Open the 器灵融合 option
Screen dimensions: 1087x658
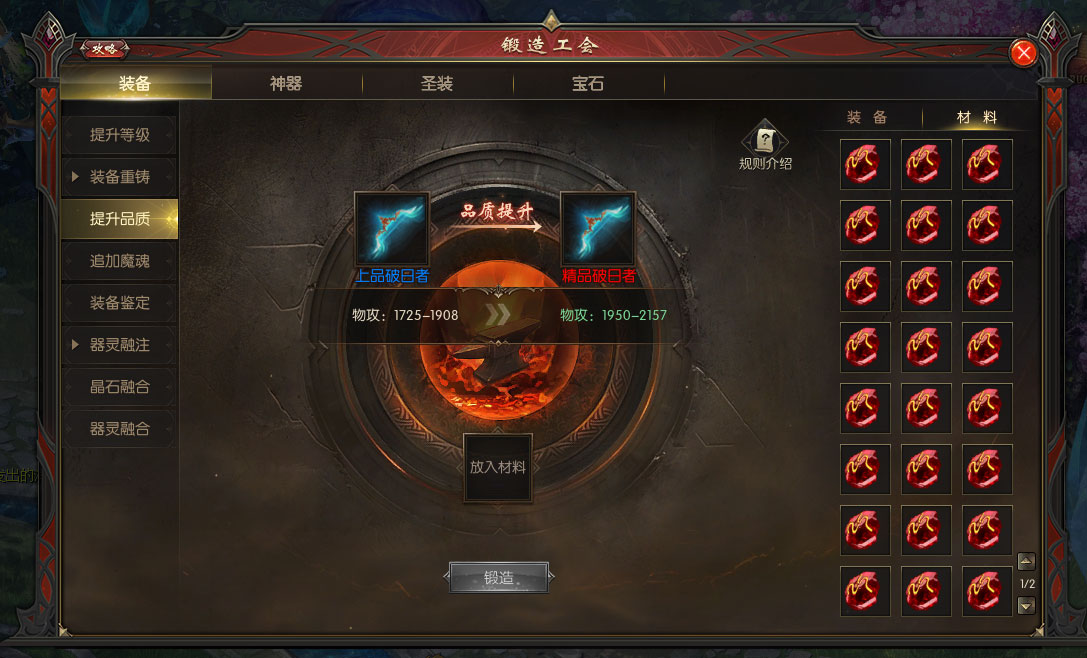(x=119, y=429)
